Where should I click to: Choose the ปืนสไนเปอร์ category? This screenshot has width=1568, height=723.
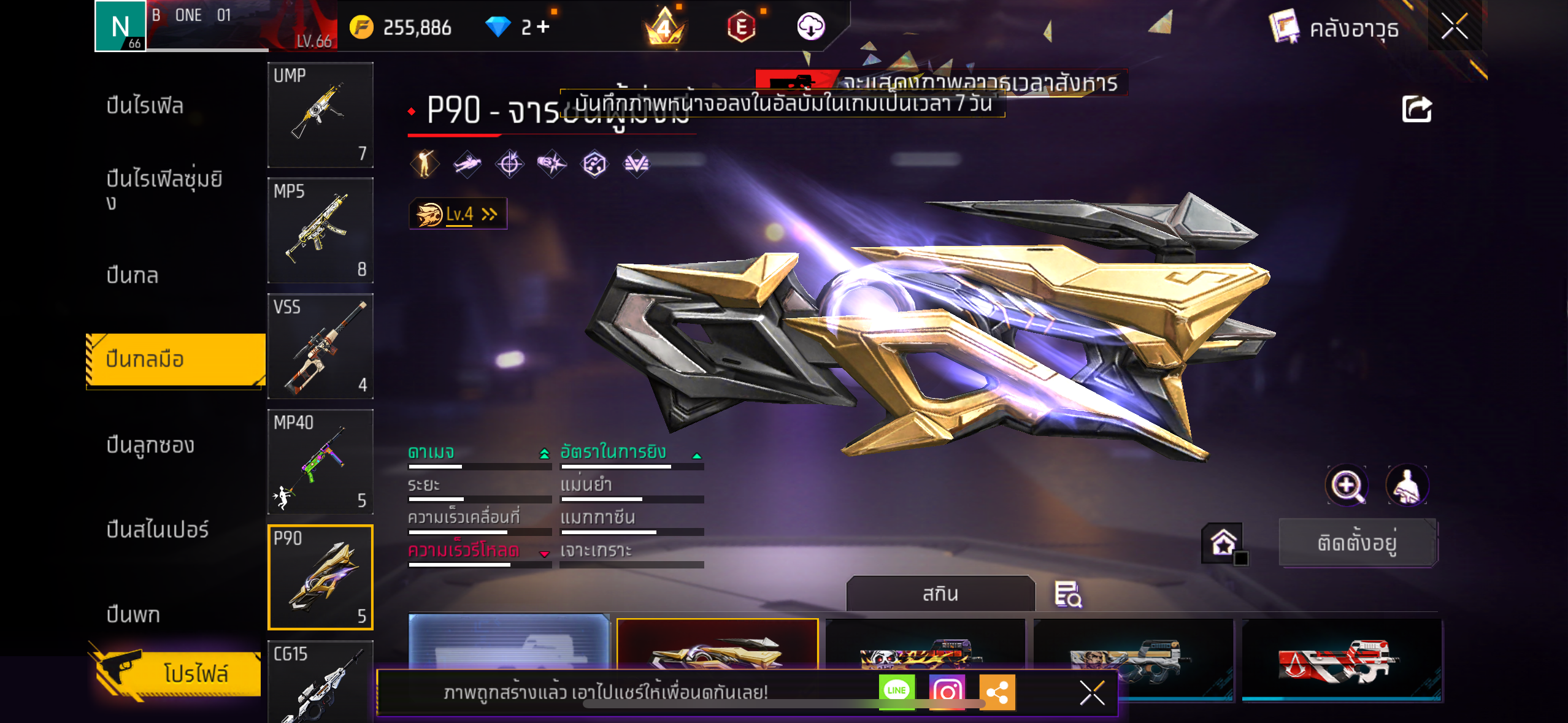coord(158,529)
